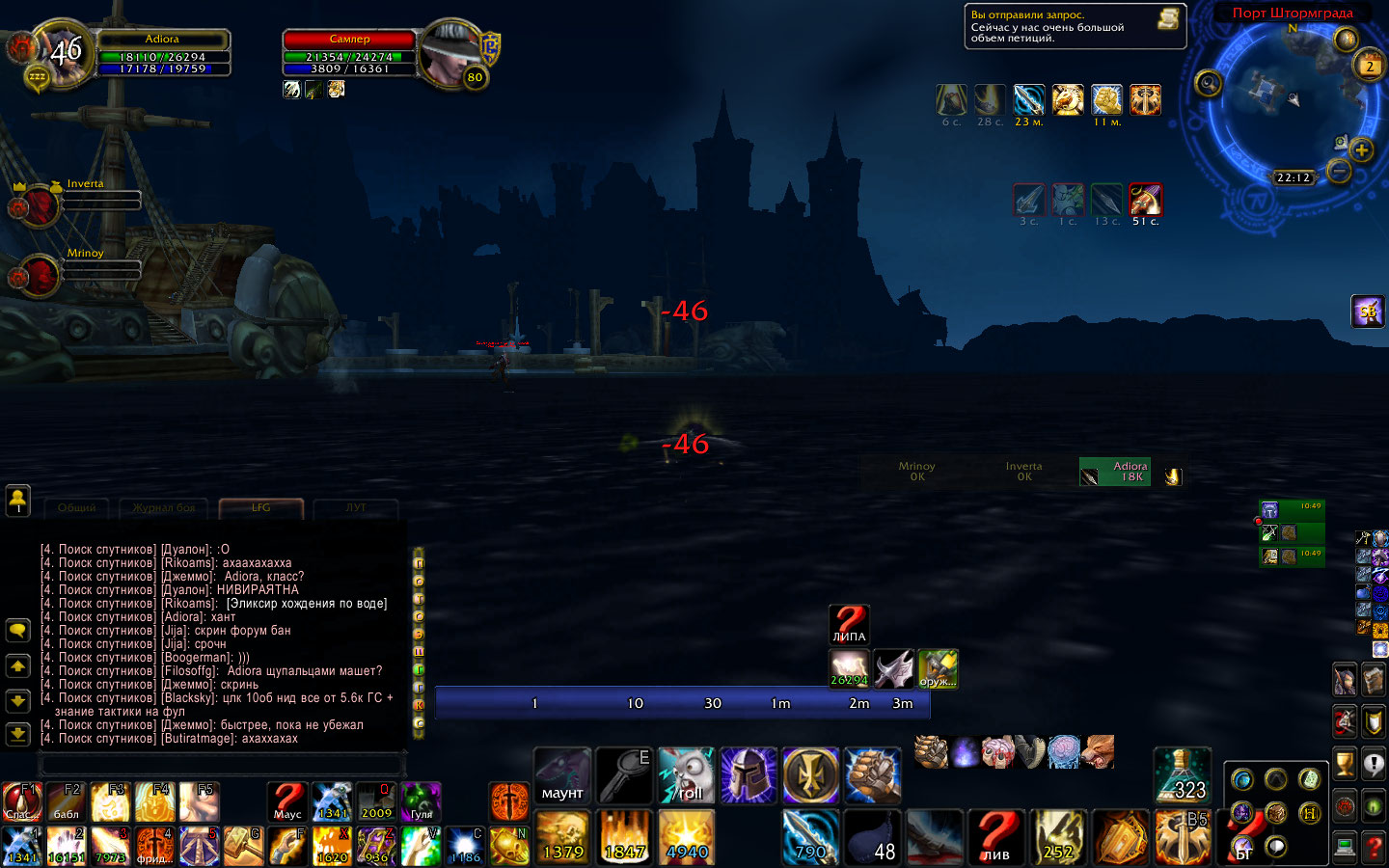
Task: Click the фрид ability on key 4
Action: 154,846
